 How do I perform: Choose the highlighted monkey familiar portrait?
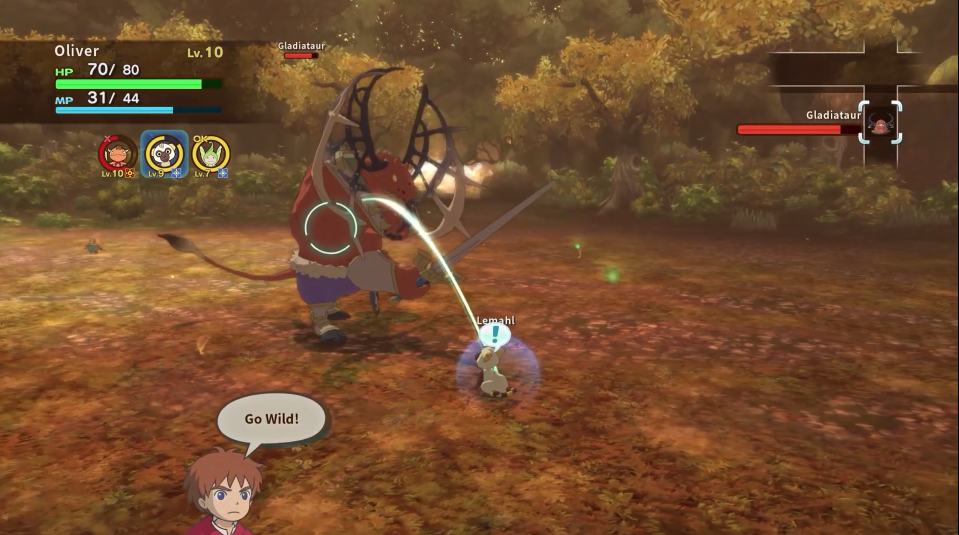pos(164,153)
